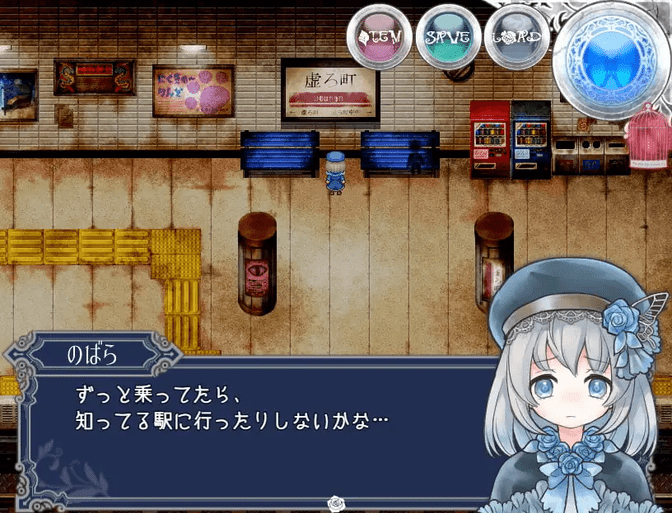
Task: Open the ITEM menu button
Action: click(379, 38)
